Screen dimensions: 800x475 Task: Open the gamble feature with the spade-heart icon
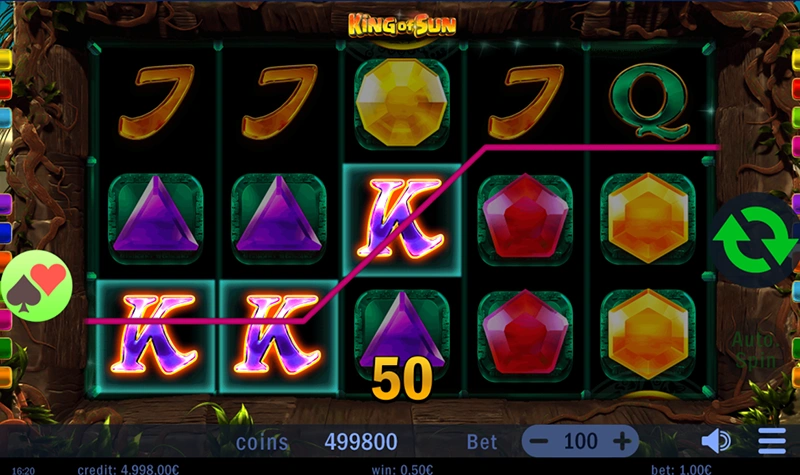tap(37, 286)
